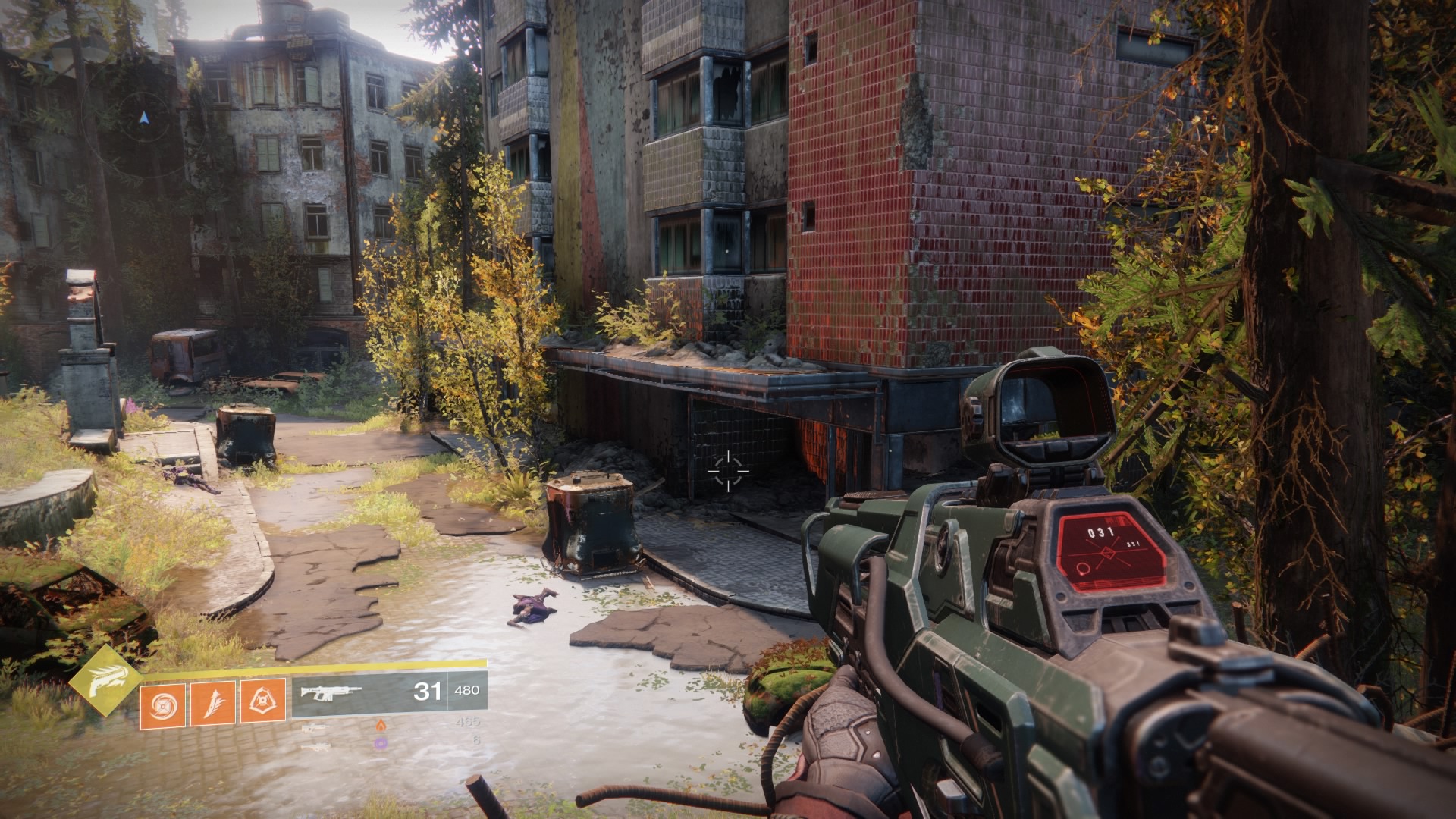Click the circular radar with blue arrow

point(144,119)
